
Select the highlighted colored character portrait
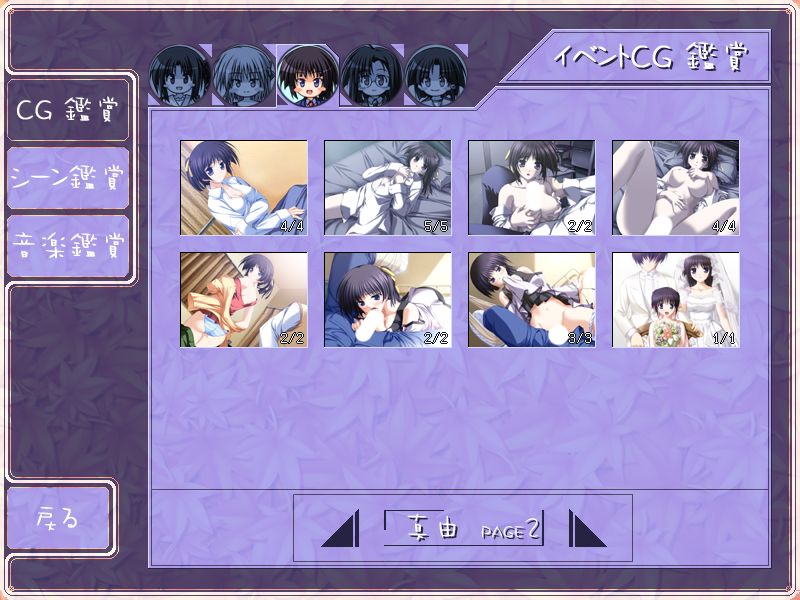point(308,76)
